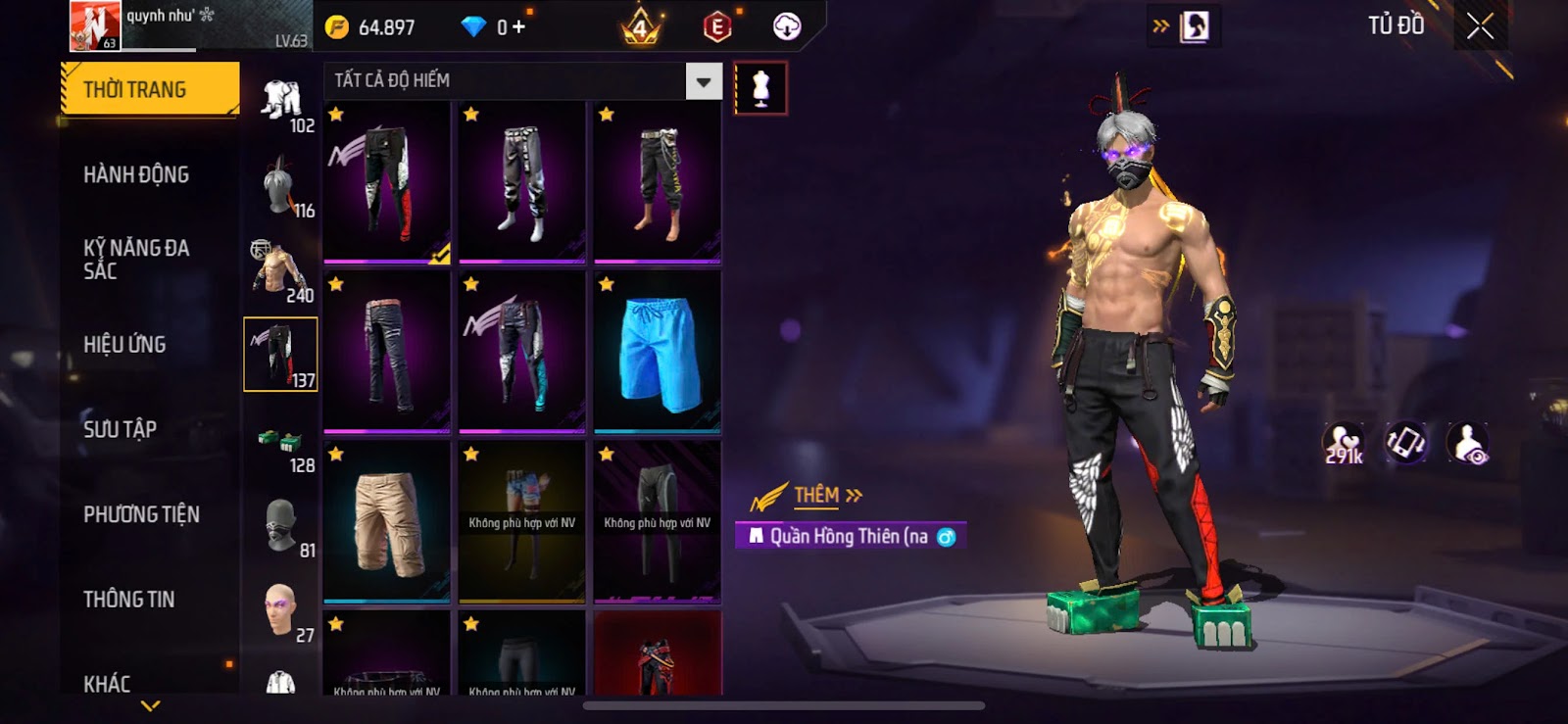
Task: Open the player profile avatar
Action: click(94, 25)
